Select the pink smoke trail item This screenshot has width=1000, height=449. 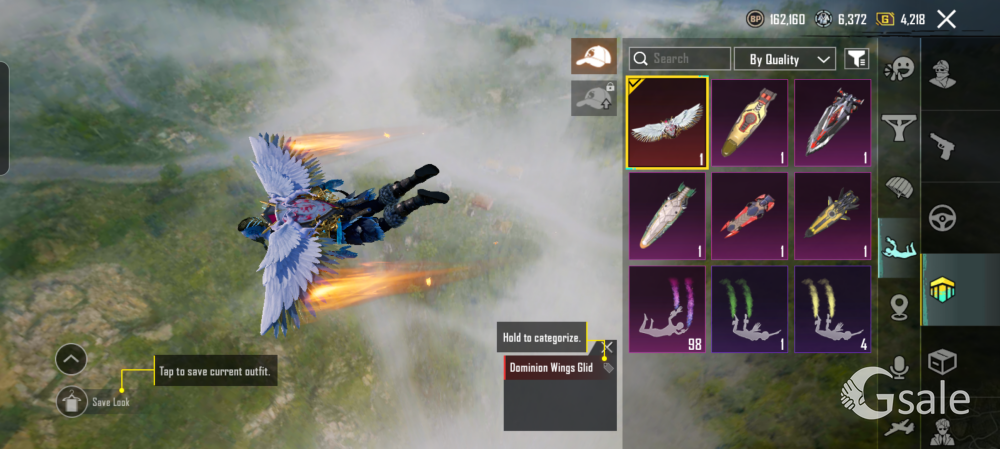[667, 308]
